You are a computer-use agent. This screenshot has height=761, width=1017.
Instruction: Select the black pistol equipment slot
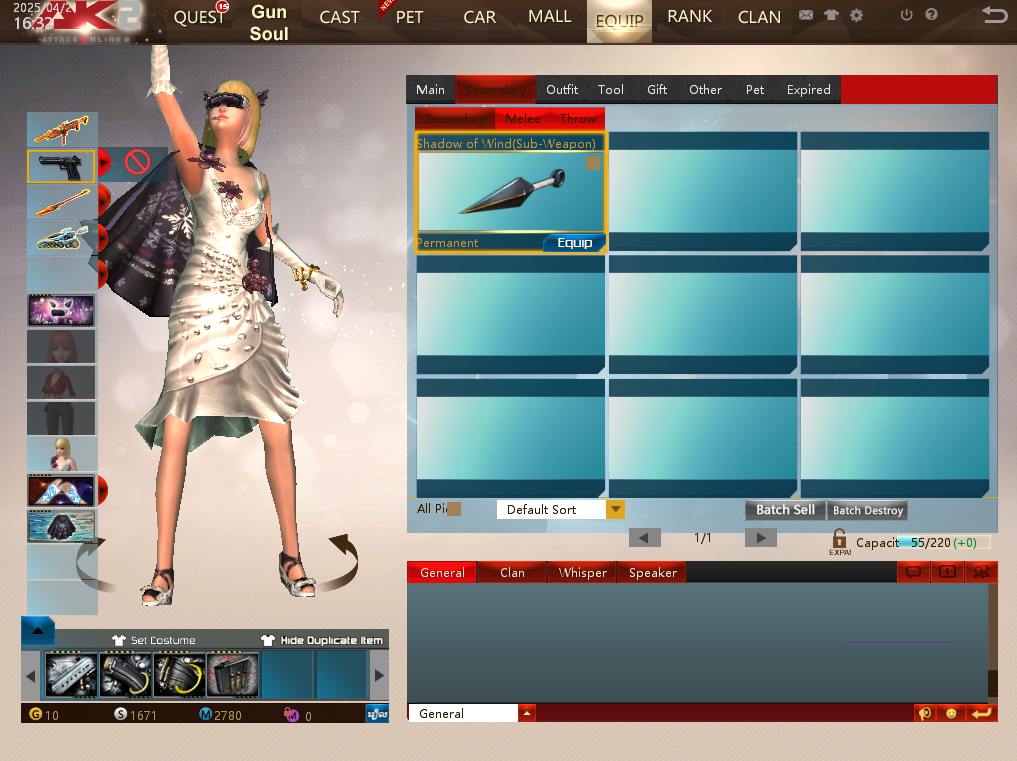pyautogui.click(x=61, y=166)
